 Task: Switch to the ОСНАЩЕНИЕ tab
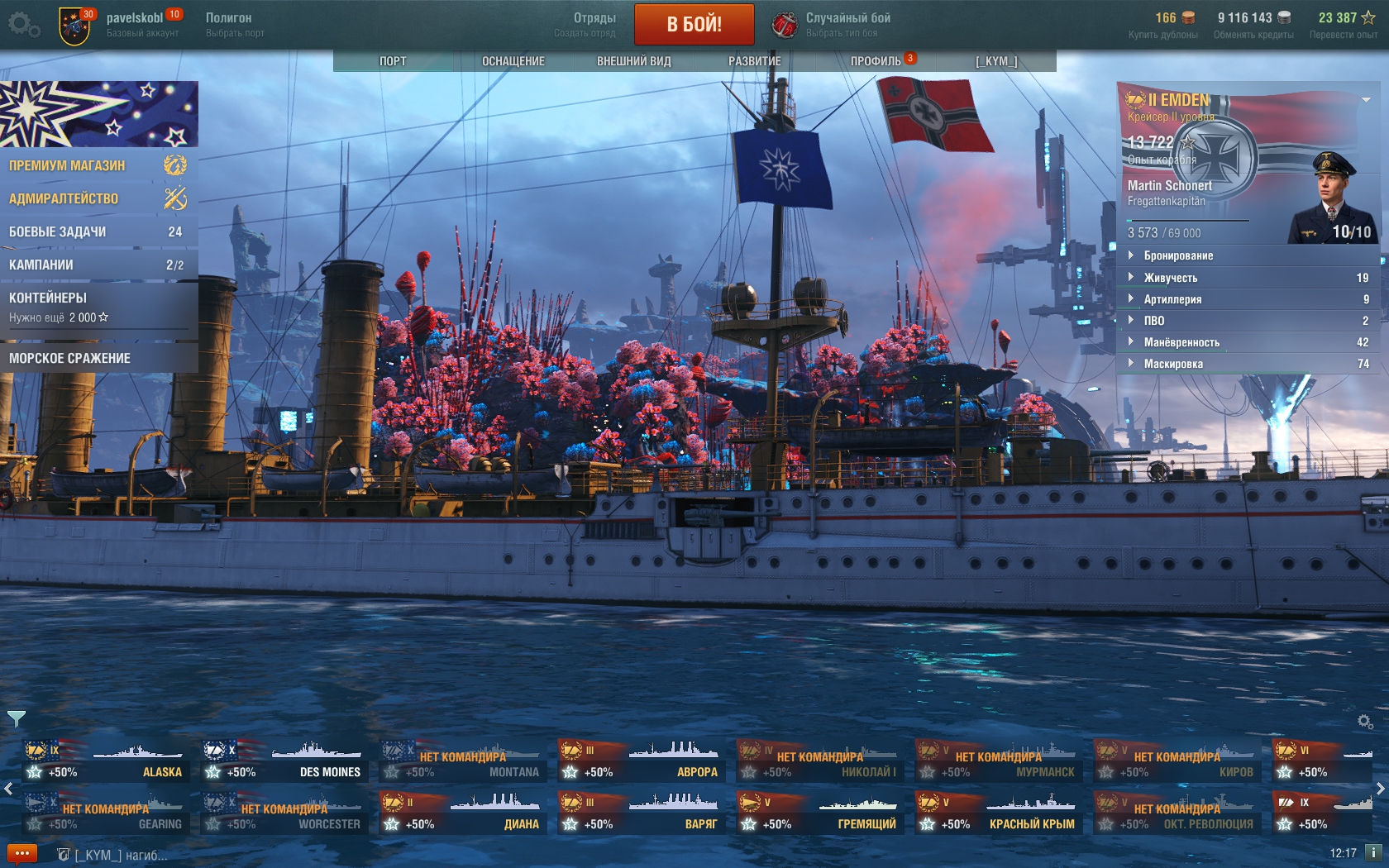pyautogui.click(x=513, y=61)
